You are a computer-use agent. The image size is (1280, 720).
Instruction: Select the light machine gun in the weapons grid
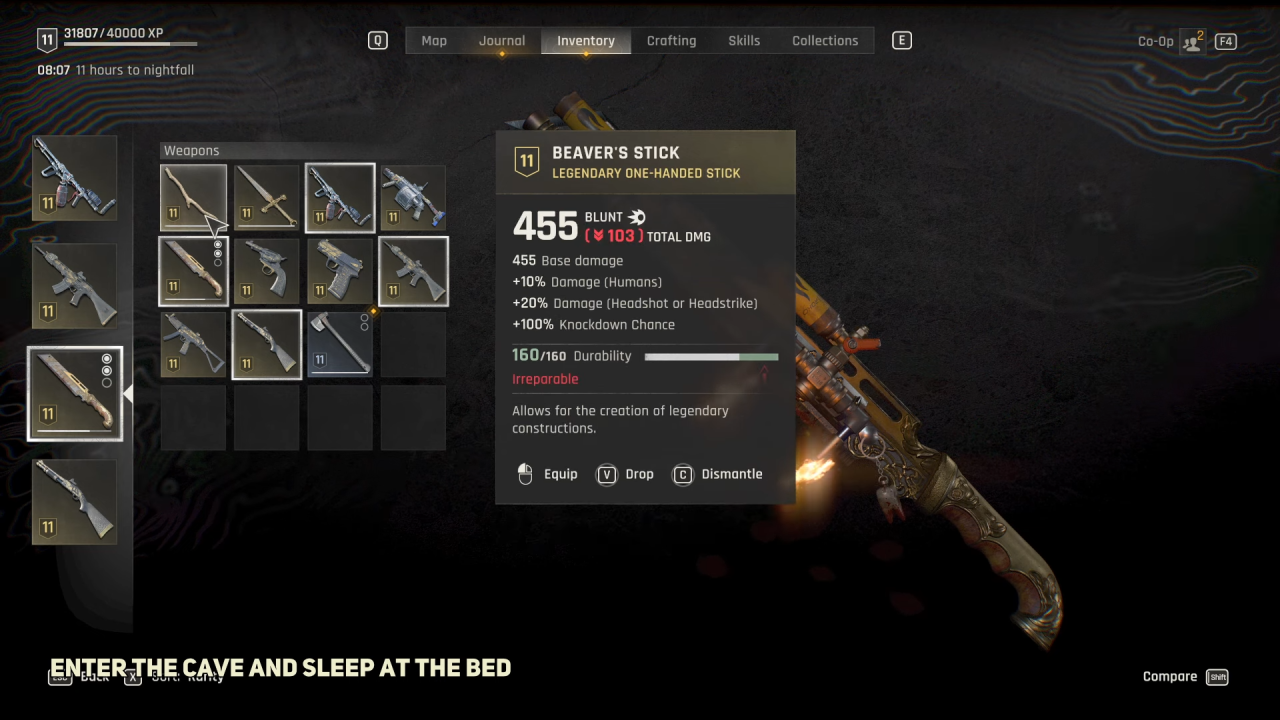click(x=340, y=198)
